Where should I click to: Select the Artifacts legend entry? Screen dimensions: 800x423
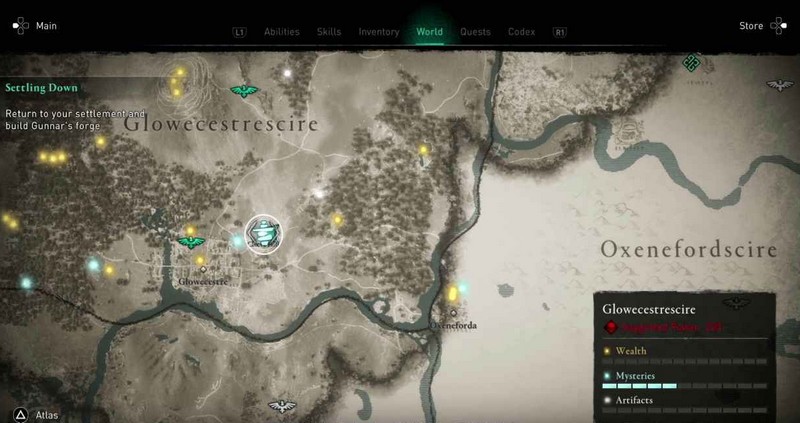click(x=632, y=399)
